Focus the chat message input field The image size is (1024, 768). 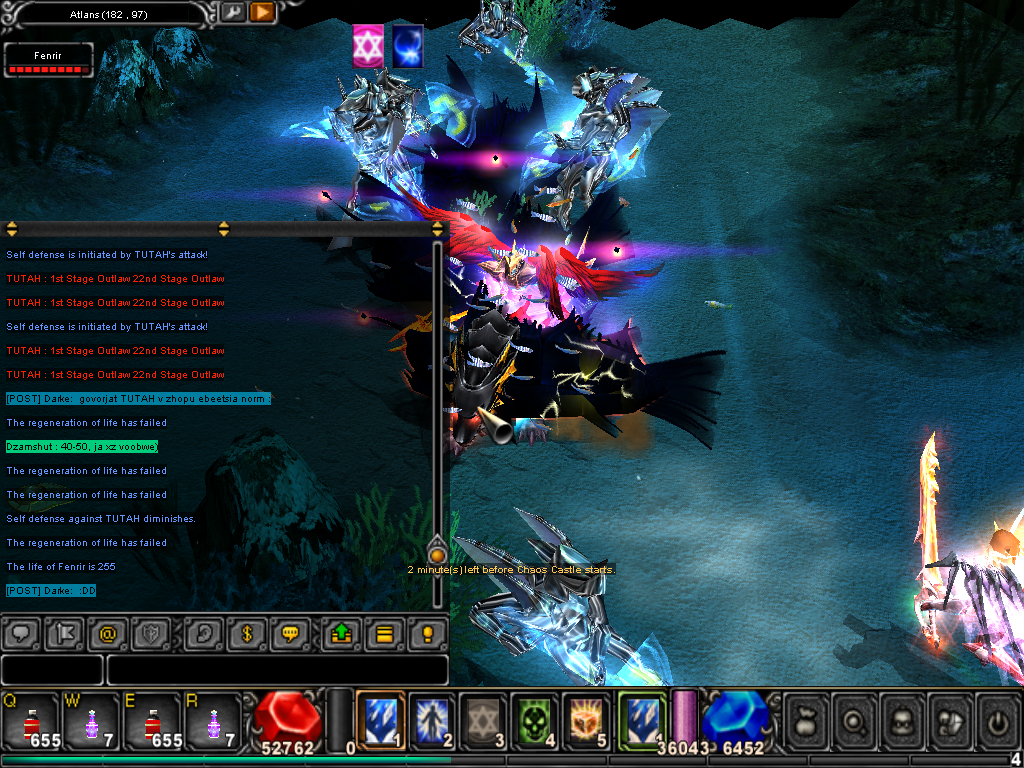pyautogui.click(x=277, y=670)
